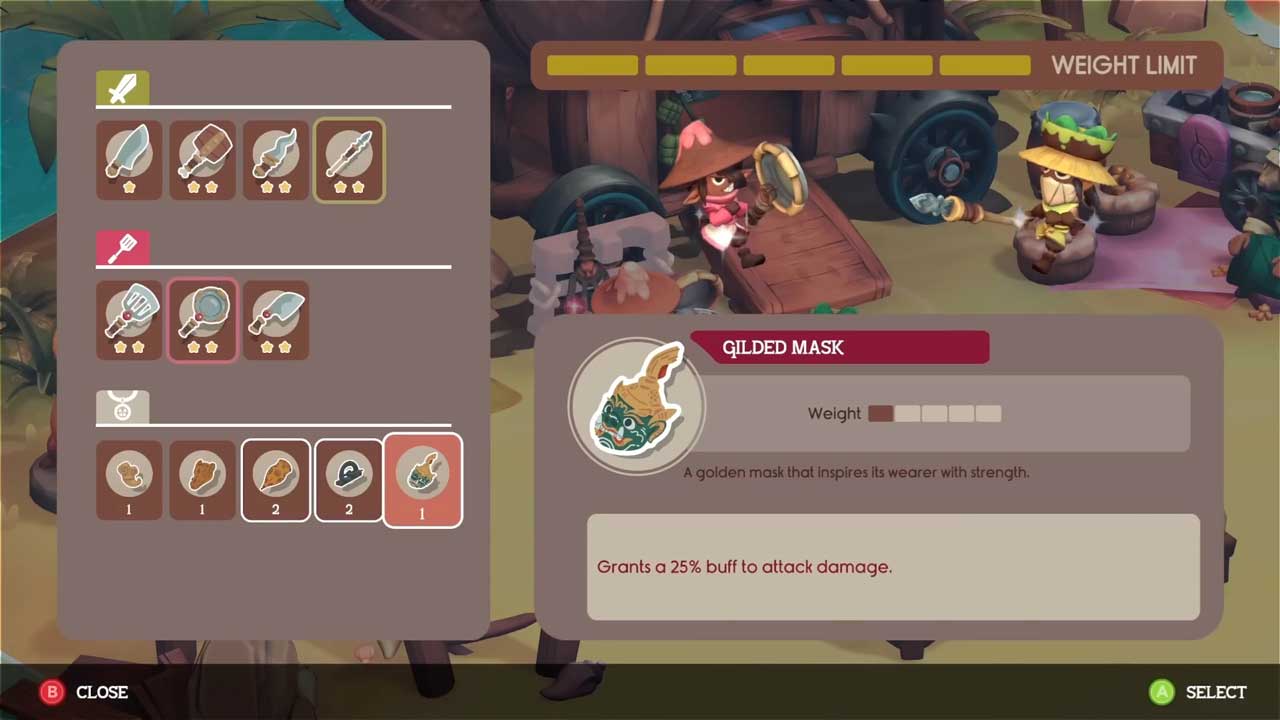Select the highlighted spear weapon slot

[x=349, y=160]
